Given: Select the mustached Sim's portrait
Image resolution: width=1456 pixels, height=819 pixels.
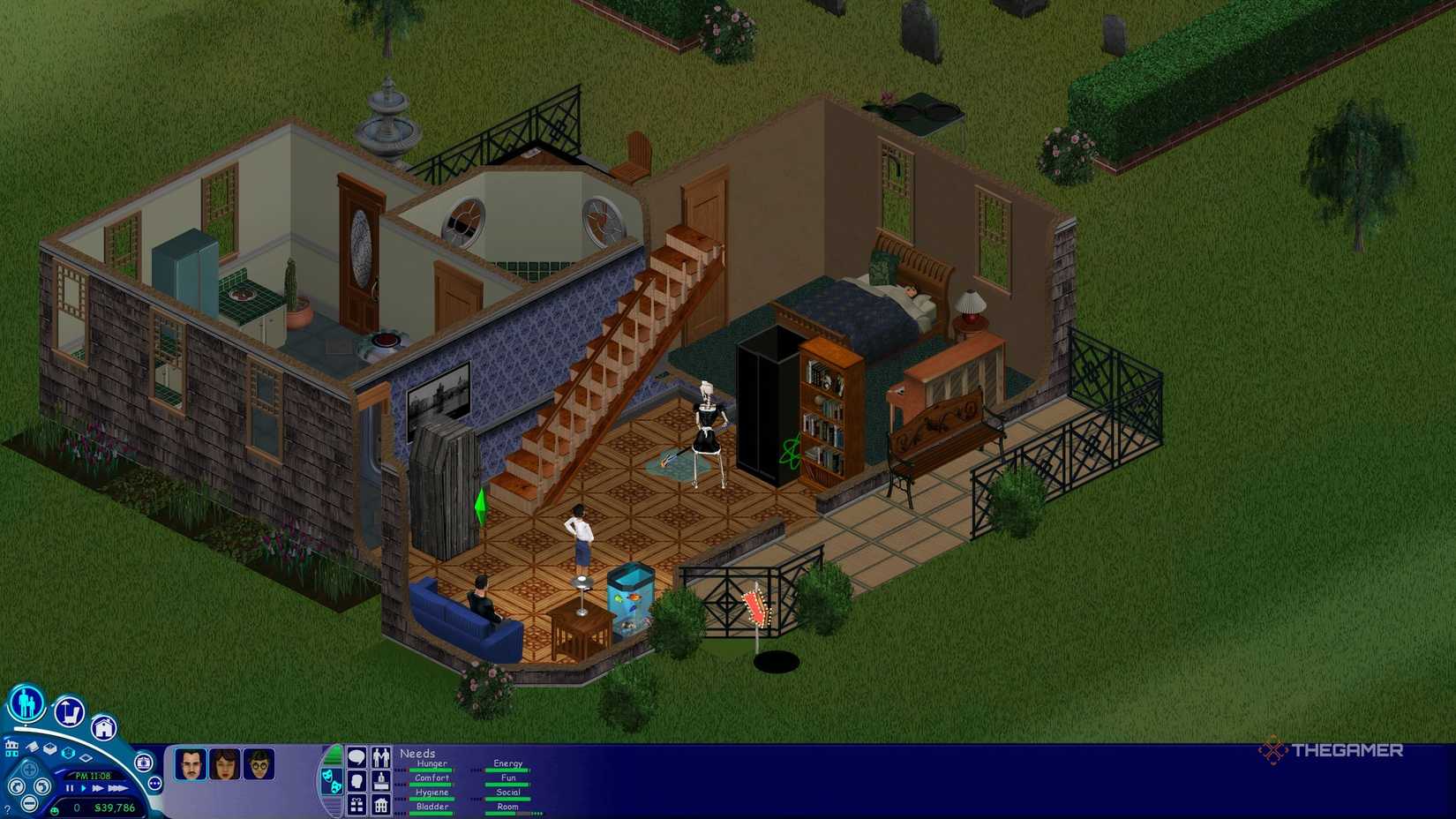Looking at the screenshot, I should pos(191,764).
